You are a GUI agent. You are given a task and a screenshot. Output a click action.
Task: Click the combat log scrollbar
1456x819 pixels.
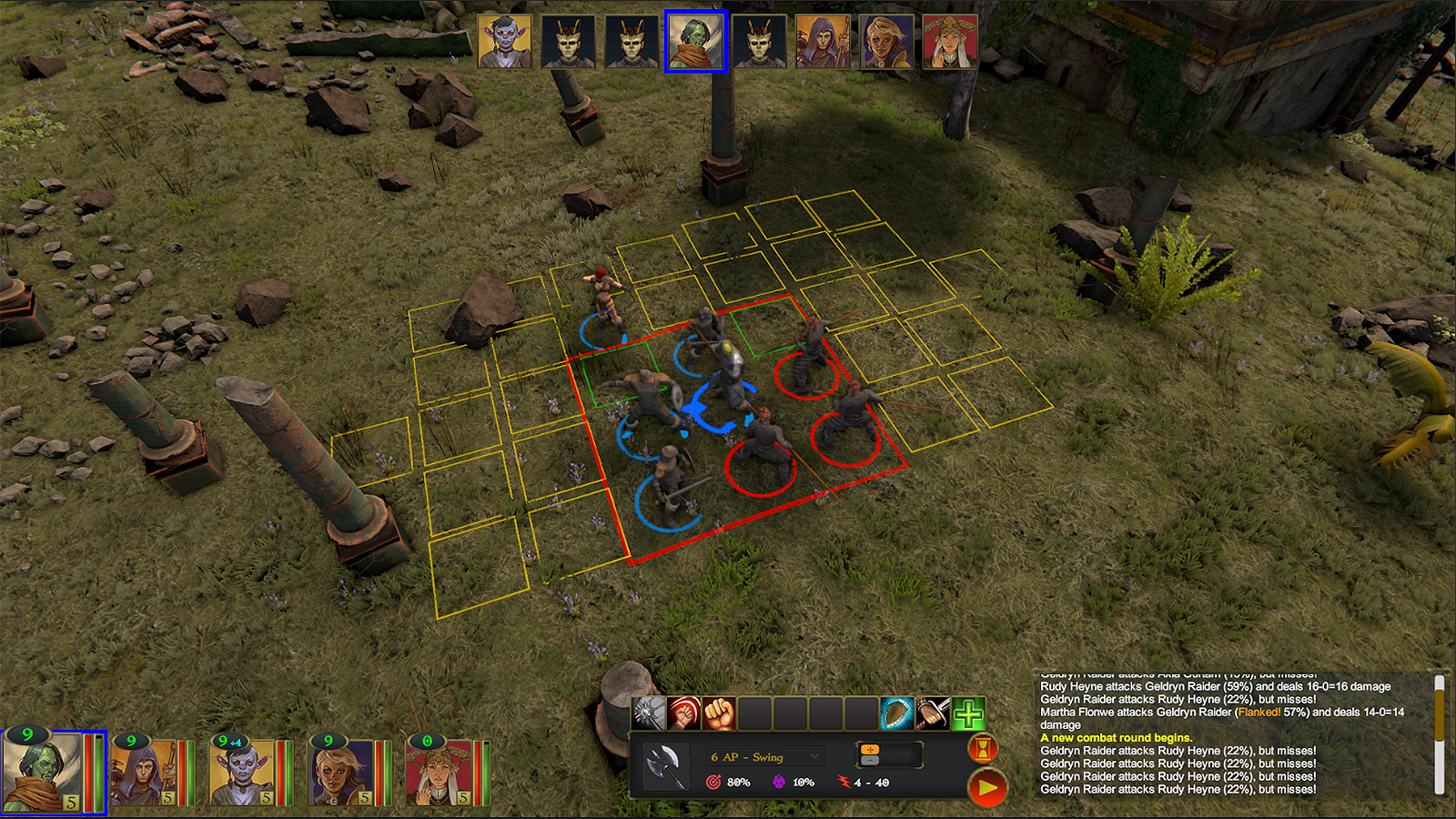(1439, 719)
